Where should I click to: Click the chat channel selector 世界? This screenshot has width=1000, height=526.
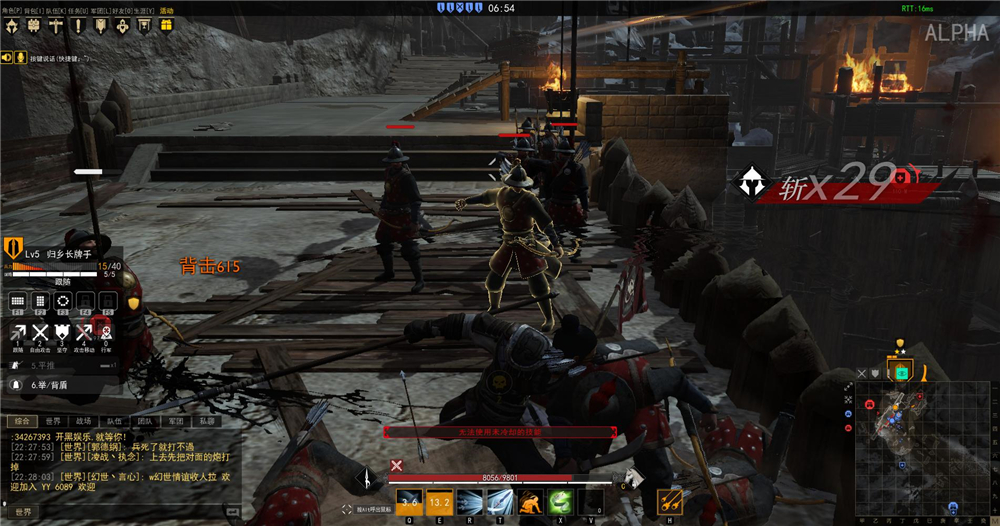pos(22,512)
